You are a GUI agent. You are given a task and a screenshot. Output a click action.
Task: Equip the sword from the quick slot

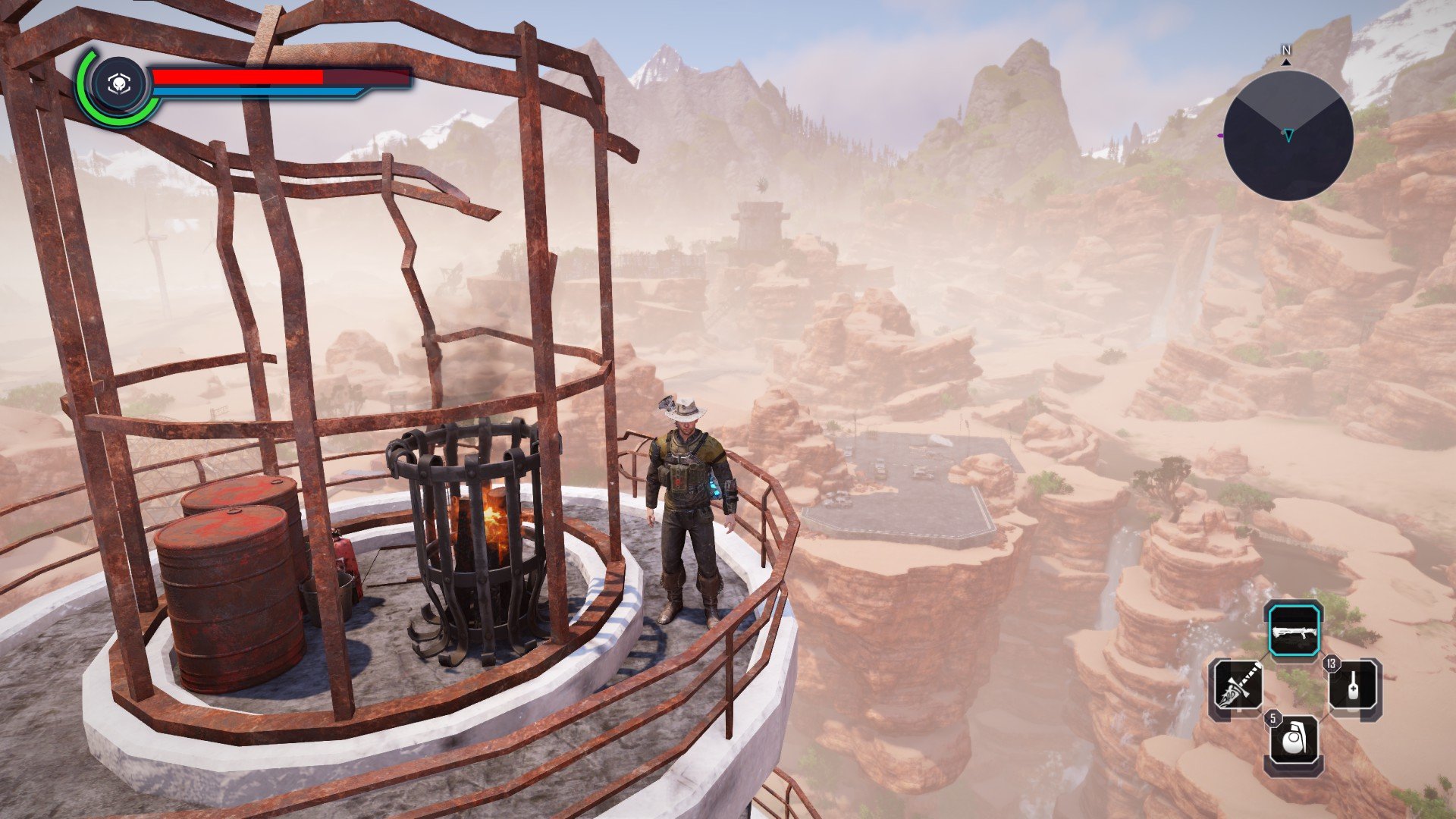click(1238, 688)
